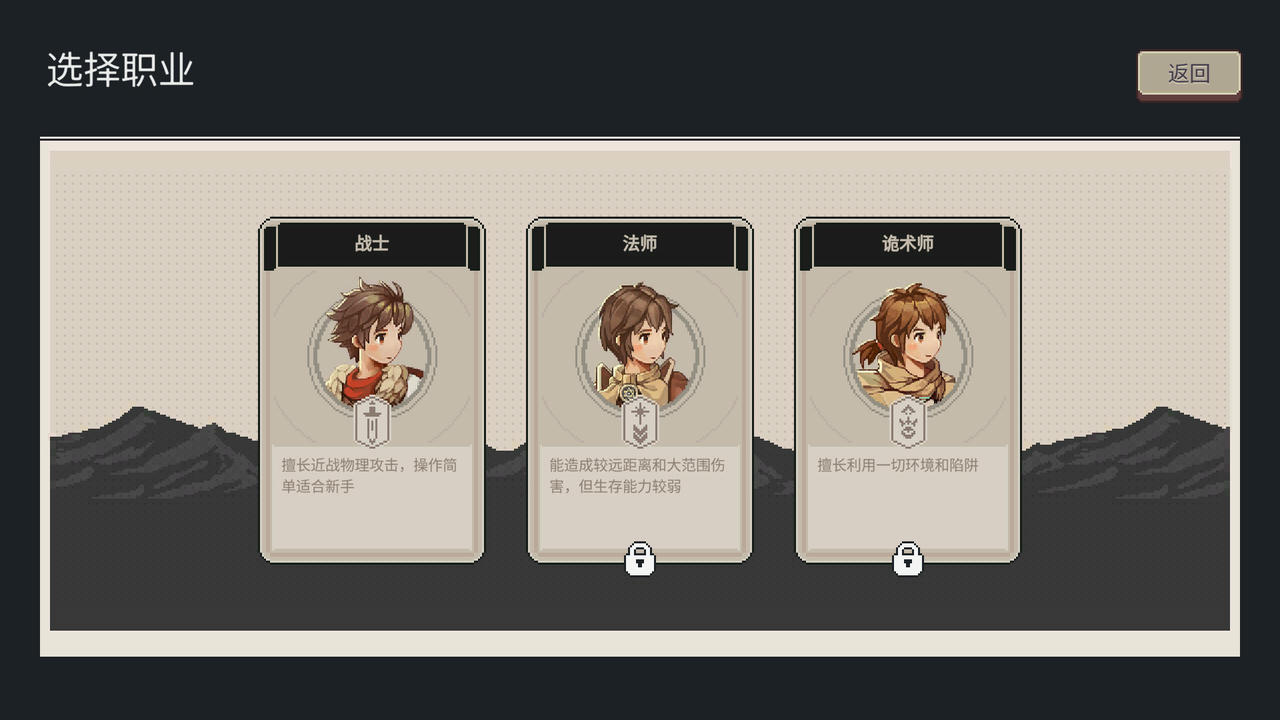
Task: Select the 法师 class card
Action: point(641,390)
